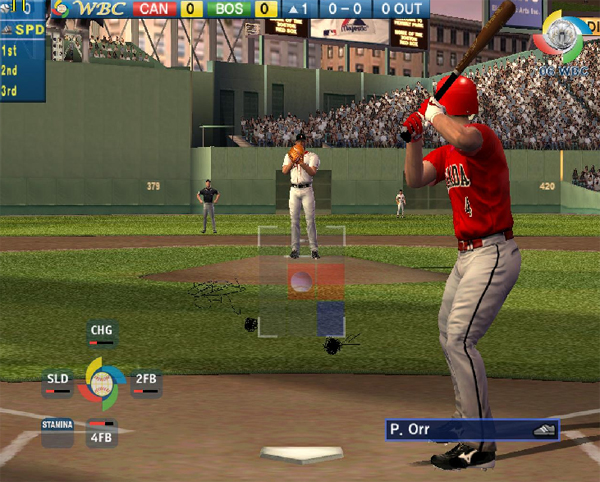Aim at the blue strike zone cell
600x482 pixels.
click(x=330, y=319)
